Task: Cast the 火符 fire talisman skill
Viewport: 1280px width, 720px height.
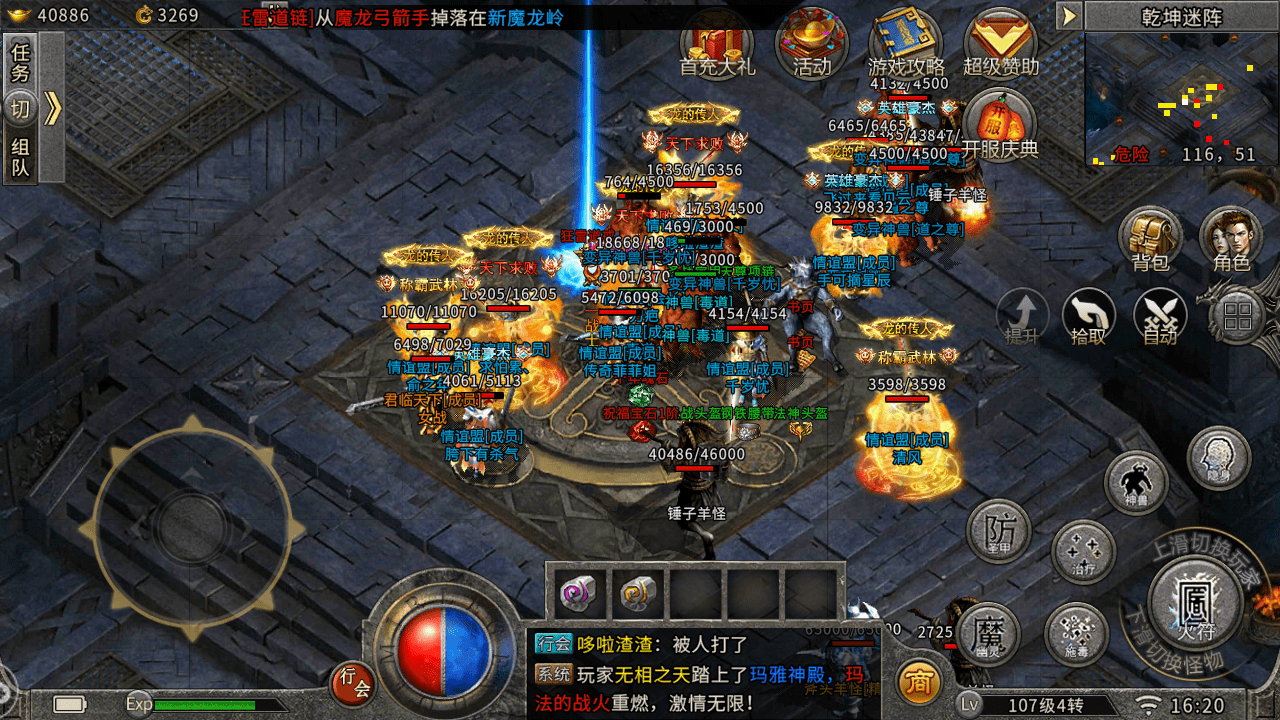Action: click(x=1194, y=599)
